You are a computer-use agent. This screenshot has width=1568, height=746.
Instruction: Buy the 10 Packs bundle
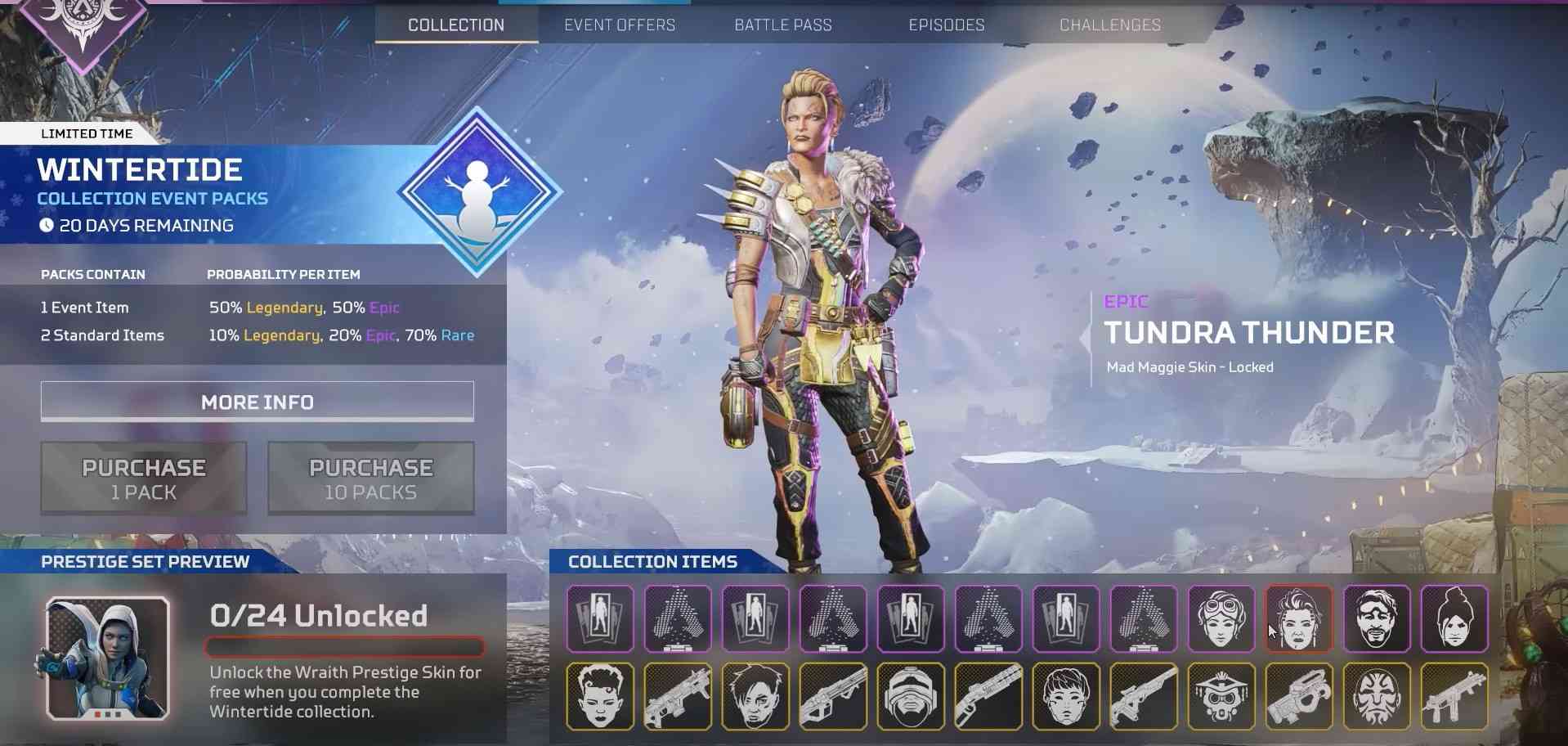point(371,479)
